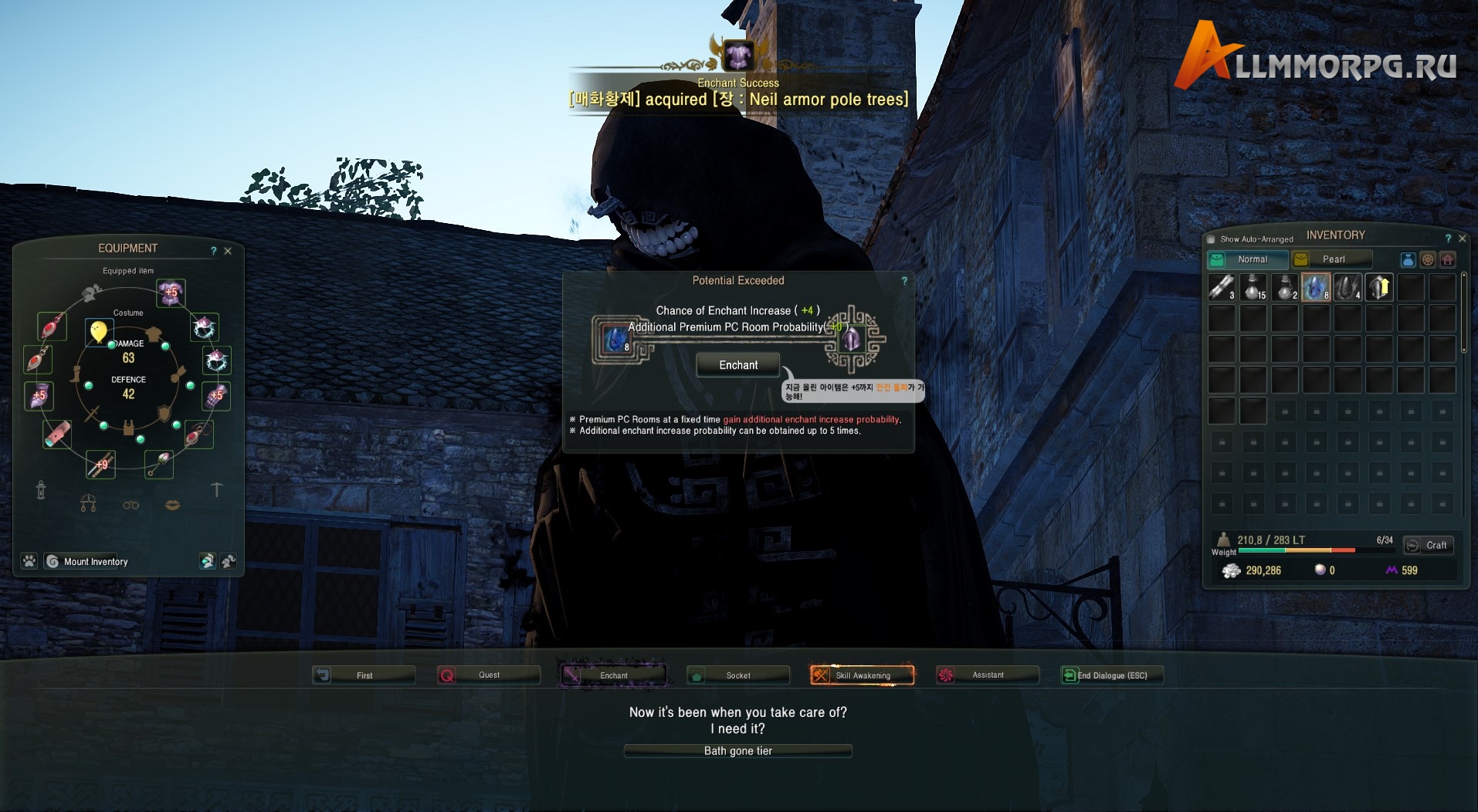This screenshot has height=812, width=1478.
Task: Click the lips icon in Equipment panel
Action: click(x=171, y=506)
